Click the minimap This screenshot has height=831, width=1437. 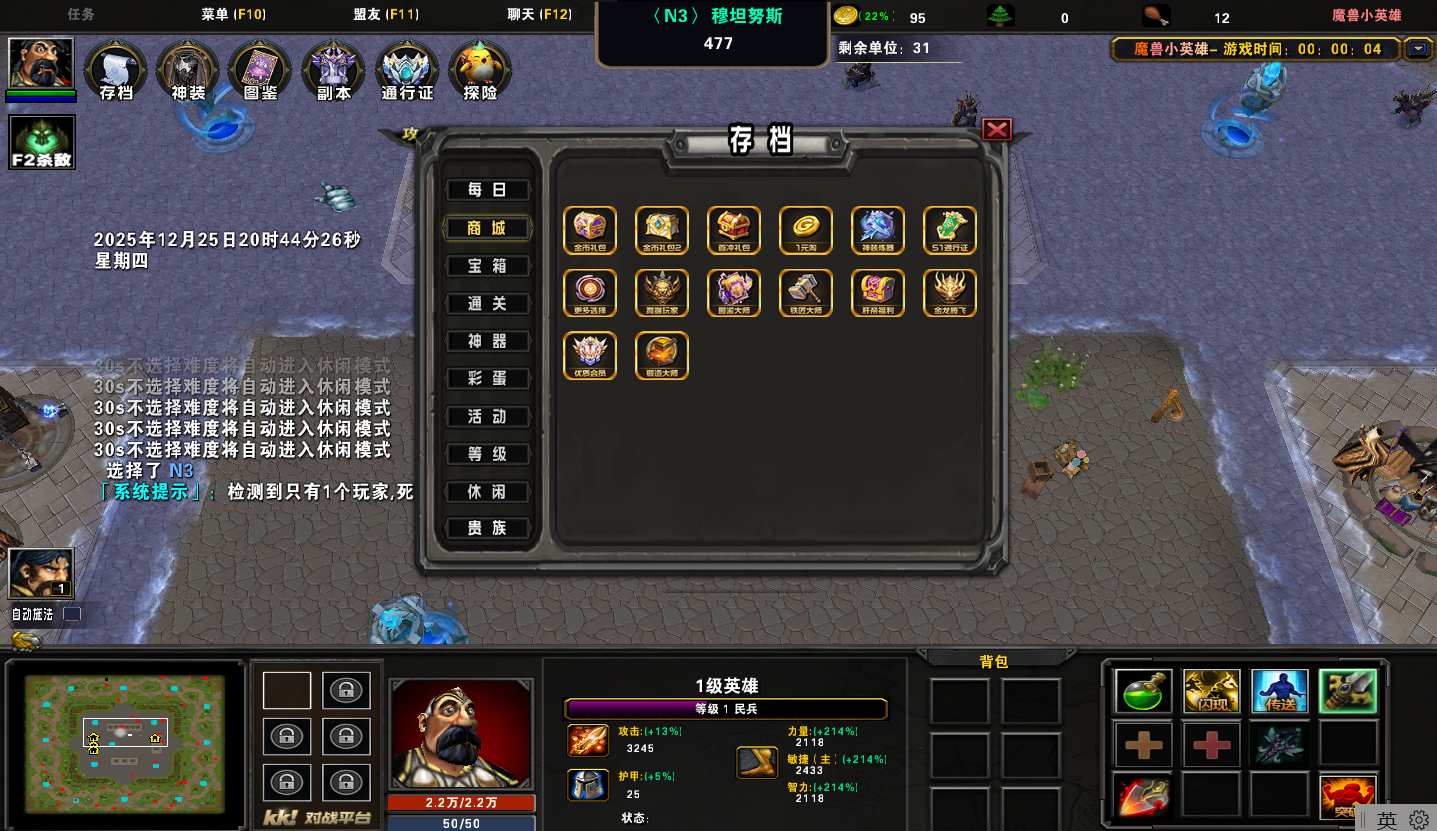[124, 742]
